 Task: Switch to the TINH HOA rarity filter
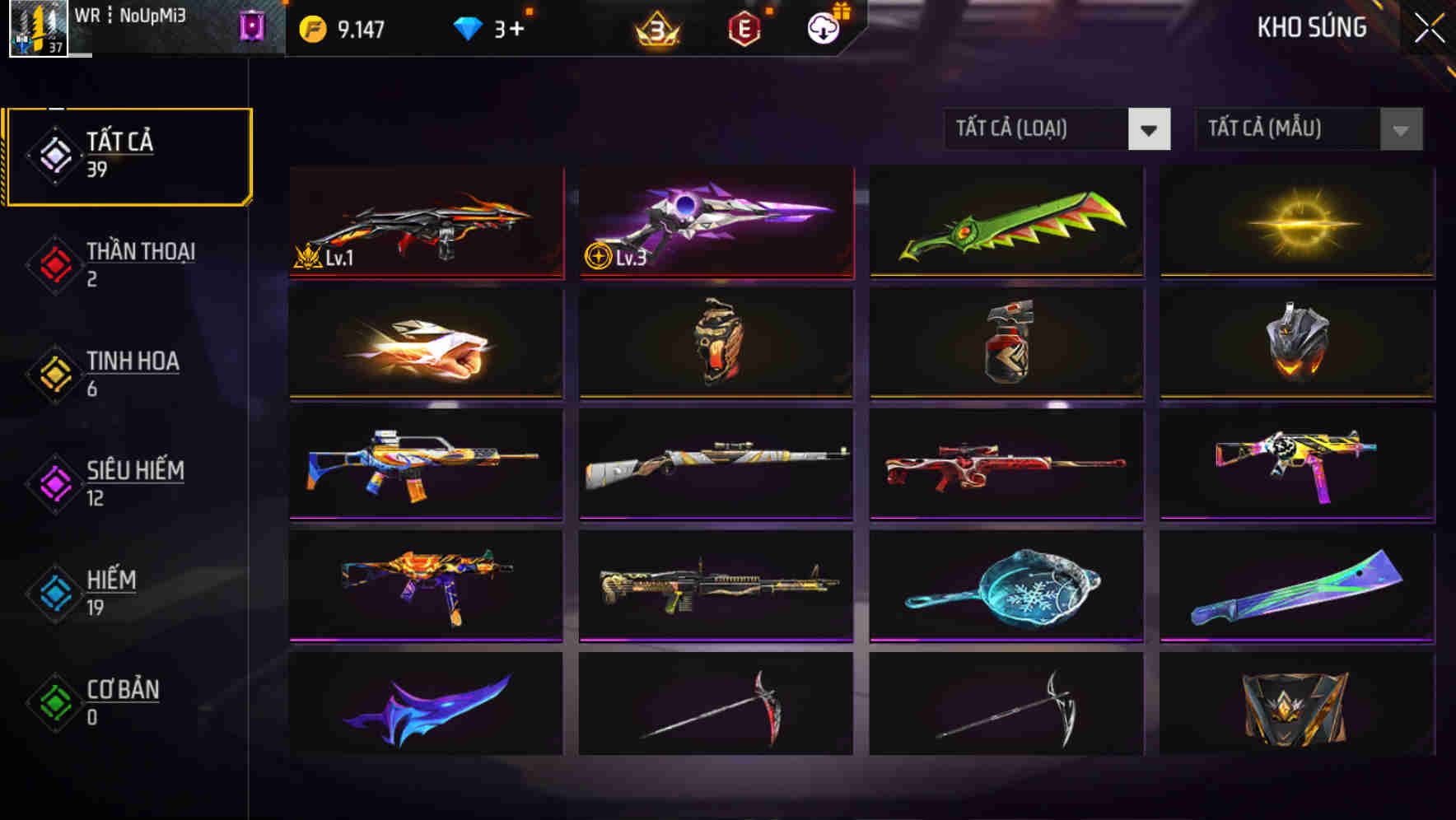coord(54,373)
